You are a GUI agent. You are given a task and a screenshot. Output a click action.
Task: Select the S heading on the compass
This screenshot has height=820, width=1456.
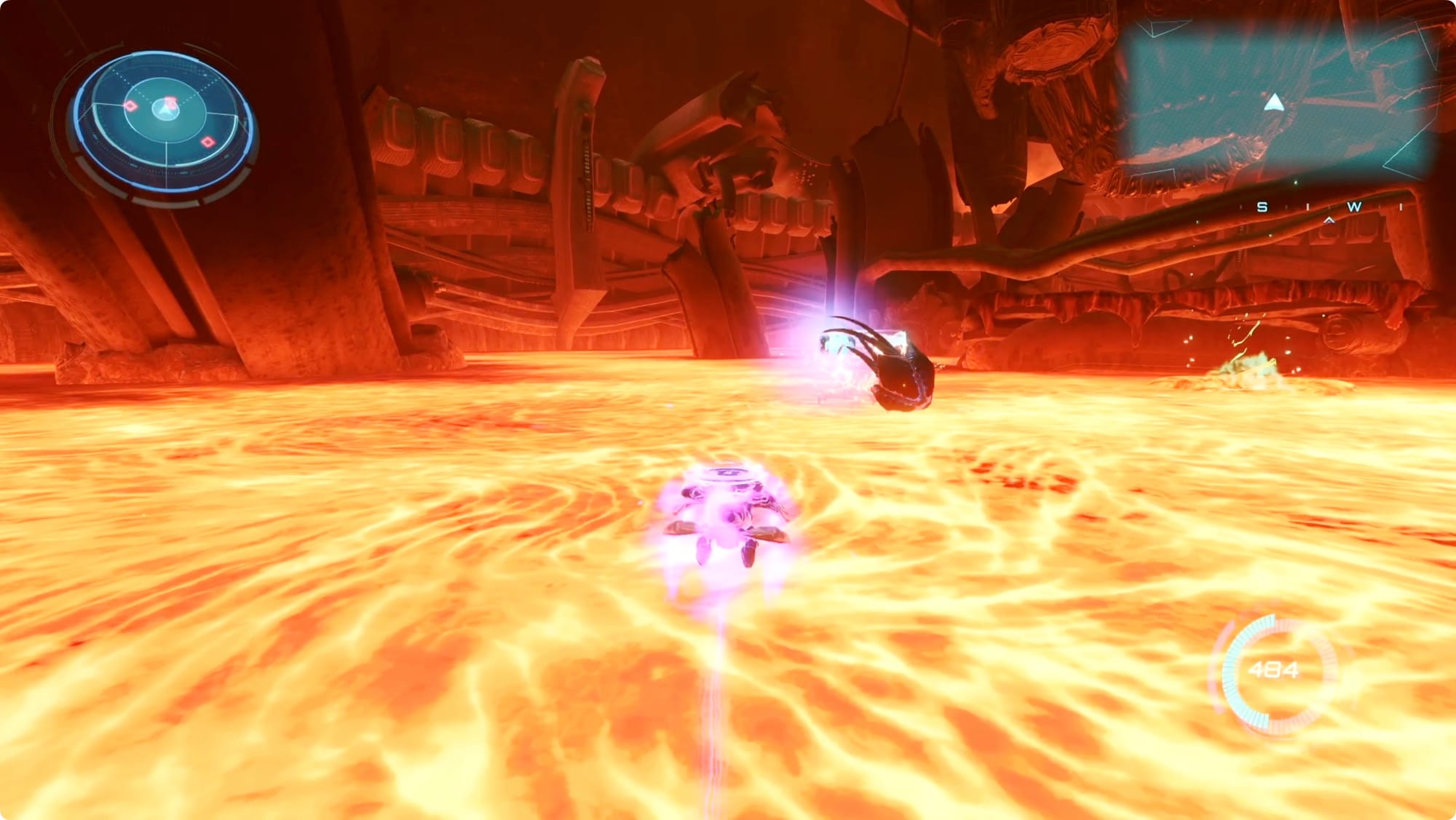coord(1262,207)
